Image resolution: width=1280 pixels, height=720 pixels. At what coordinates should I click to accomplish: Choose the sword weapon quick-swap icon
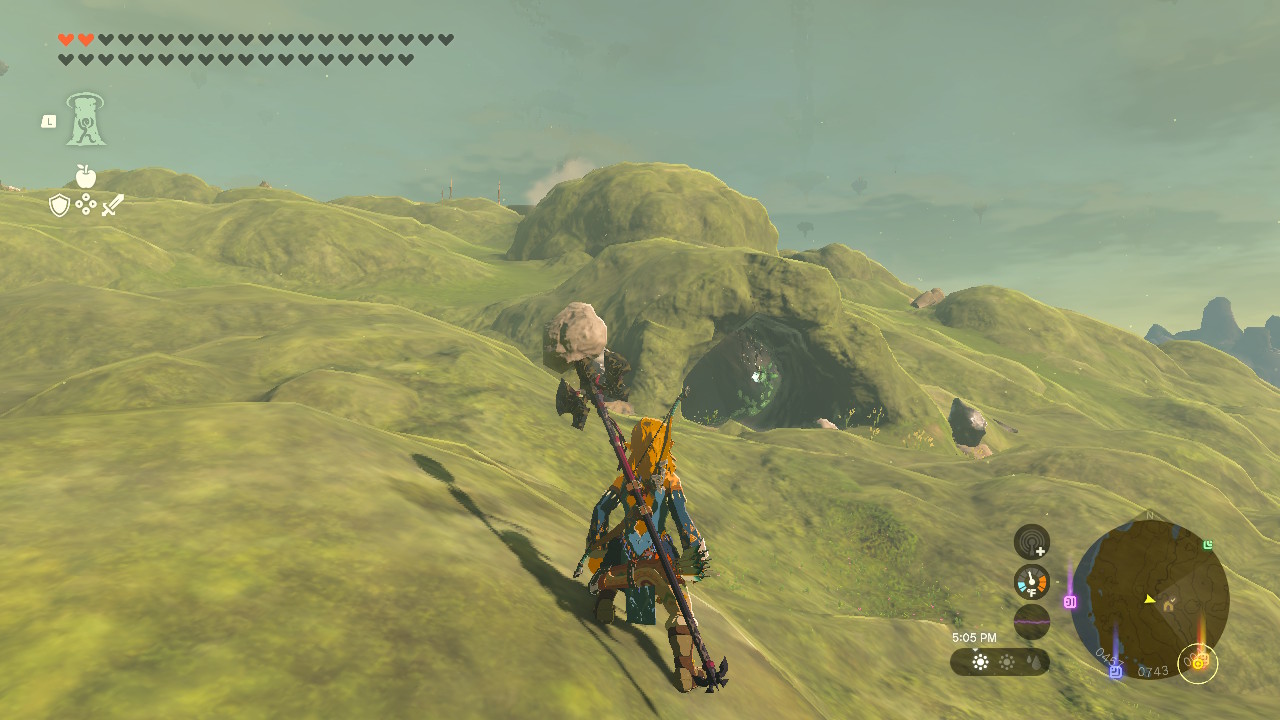coord(113,205)
